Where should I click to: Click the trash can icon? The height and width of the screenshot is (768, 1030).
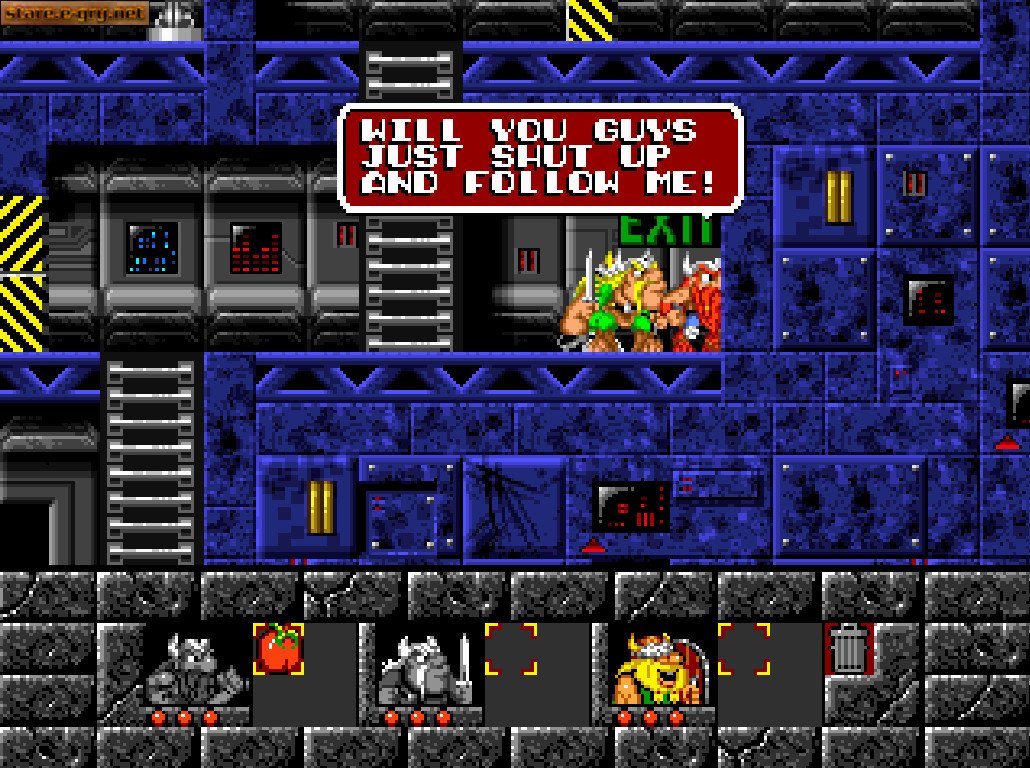(848, 648)
